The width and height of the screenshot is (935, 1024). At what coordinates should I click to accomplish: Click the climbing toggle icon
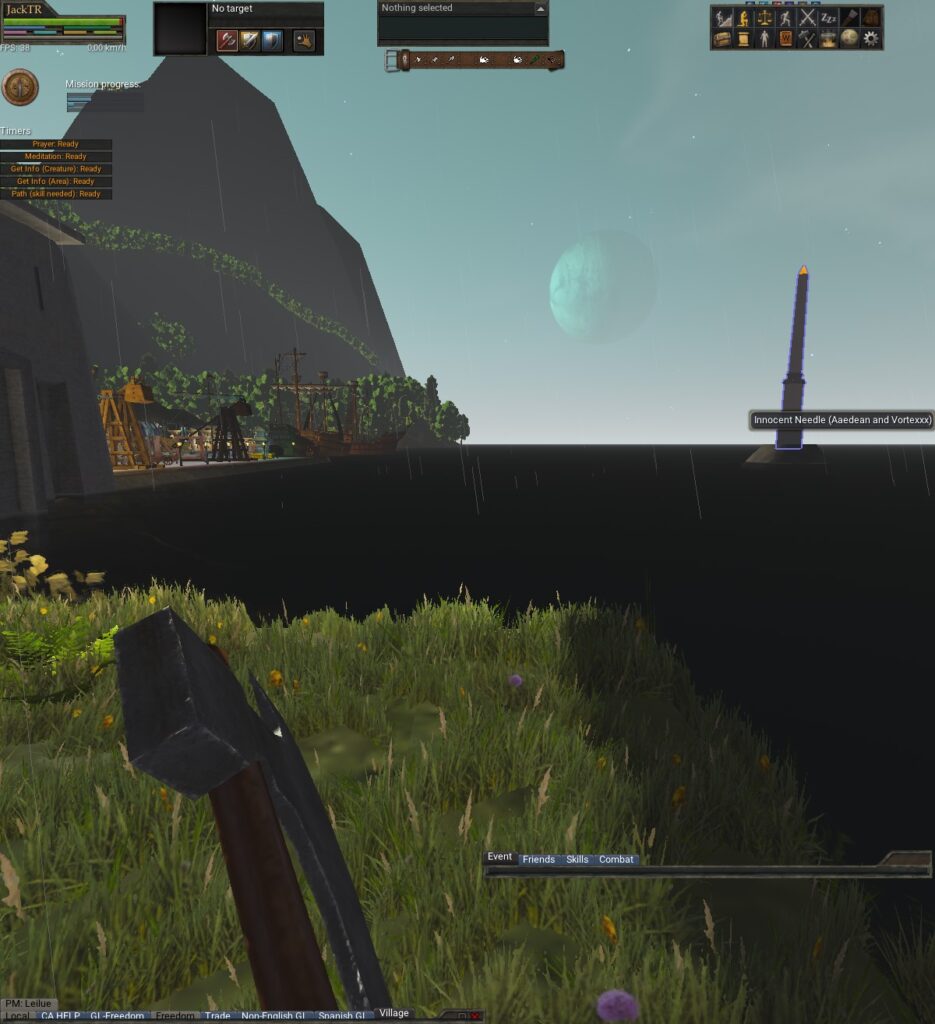[x=722, y=17]
